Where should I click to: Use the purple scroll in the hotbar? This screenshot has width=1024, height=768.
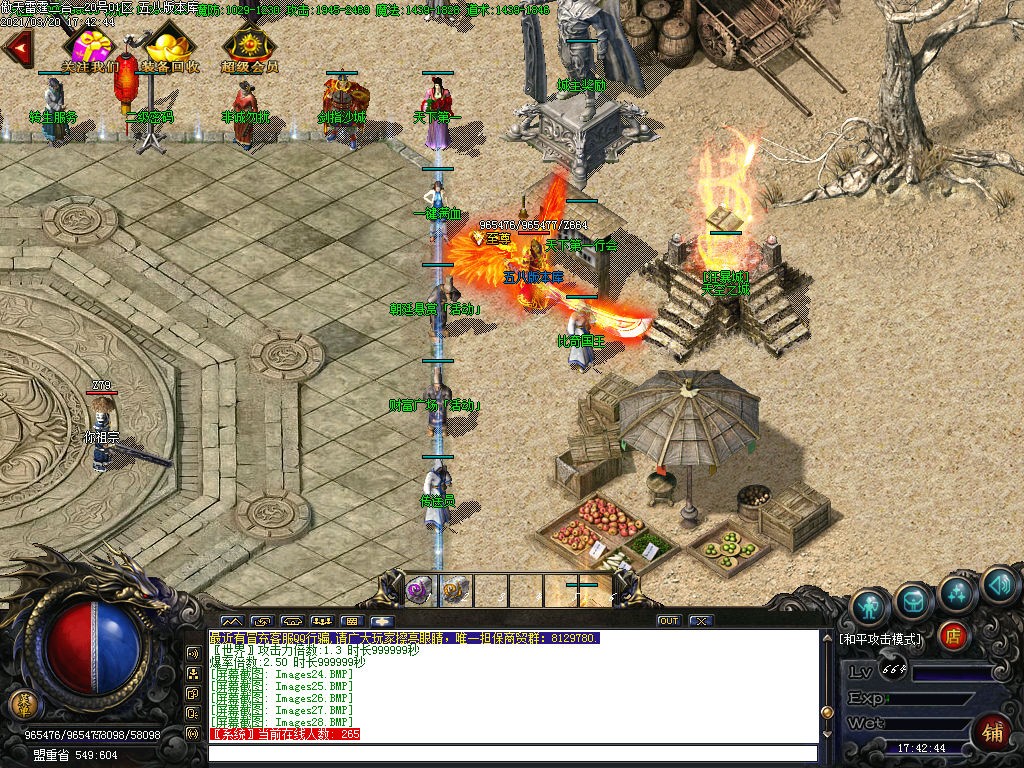tap(419, 590)
